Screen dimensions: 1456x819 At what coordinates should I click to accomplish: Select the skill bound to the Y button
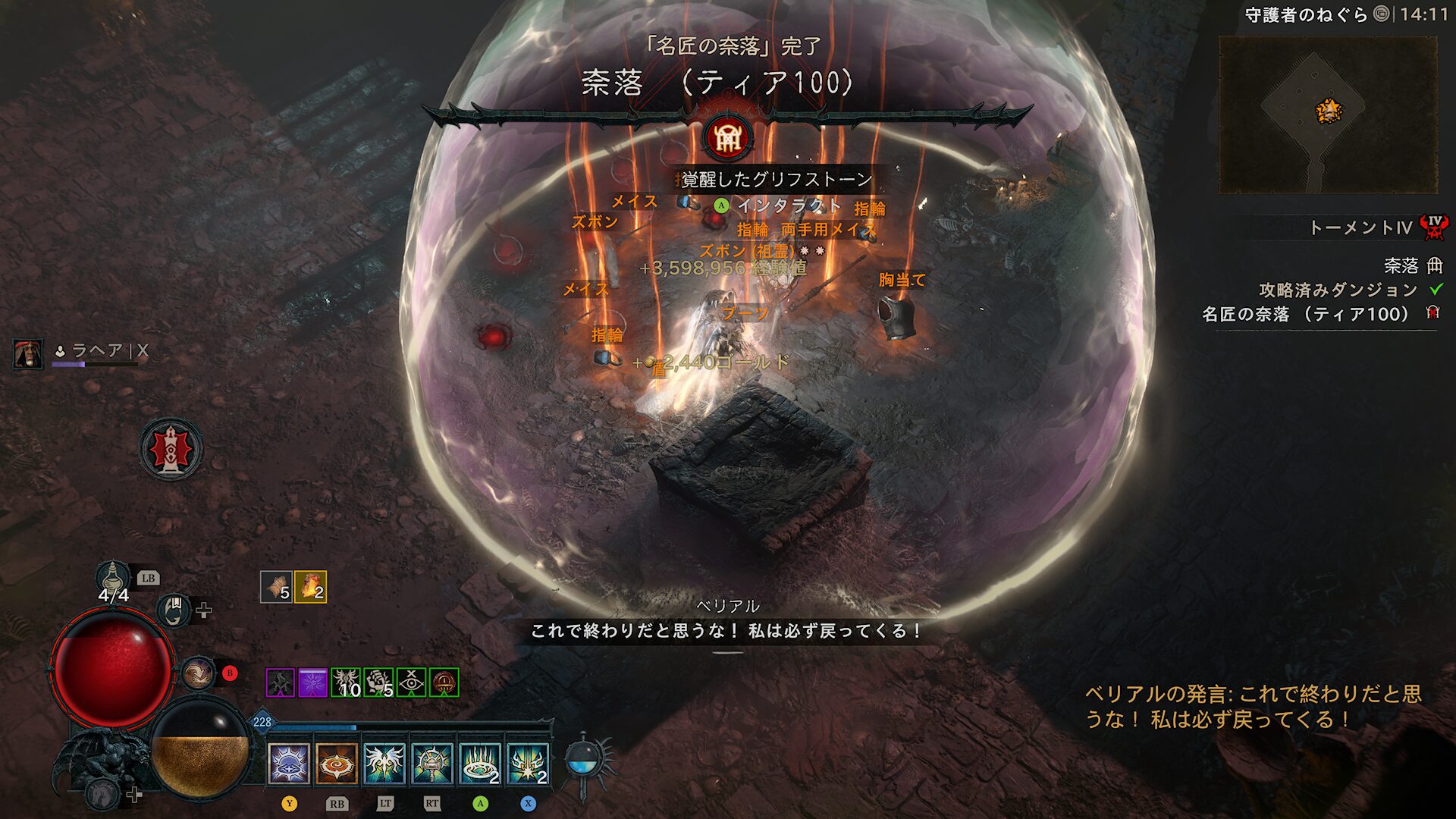[288, 764]
